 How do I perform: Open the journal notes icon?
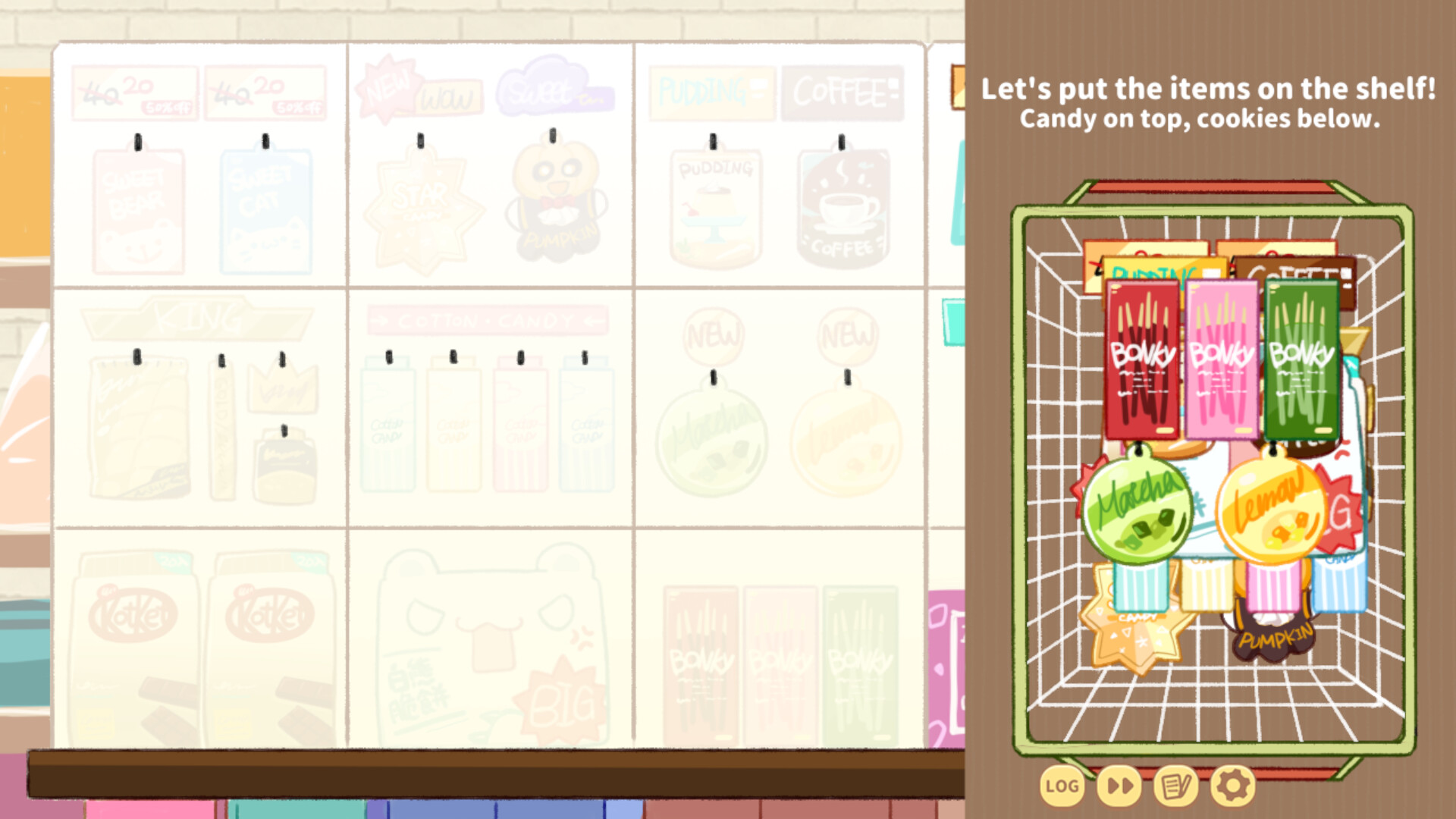[1175, 786]
